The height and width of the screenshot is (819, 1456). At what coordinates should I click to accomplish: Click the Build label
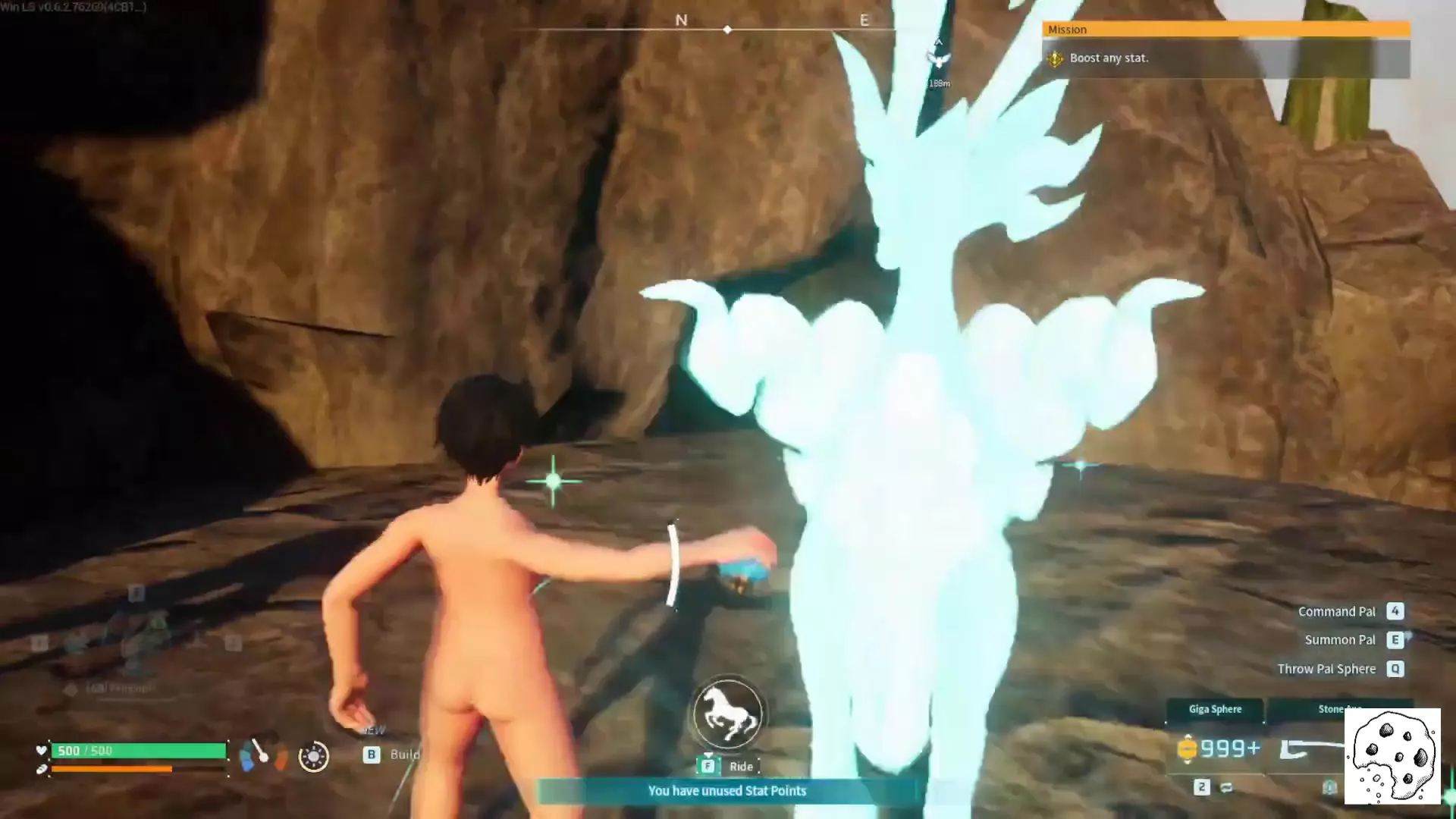(404, 755)
